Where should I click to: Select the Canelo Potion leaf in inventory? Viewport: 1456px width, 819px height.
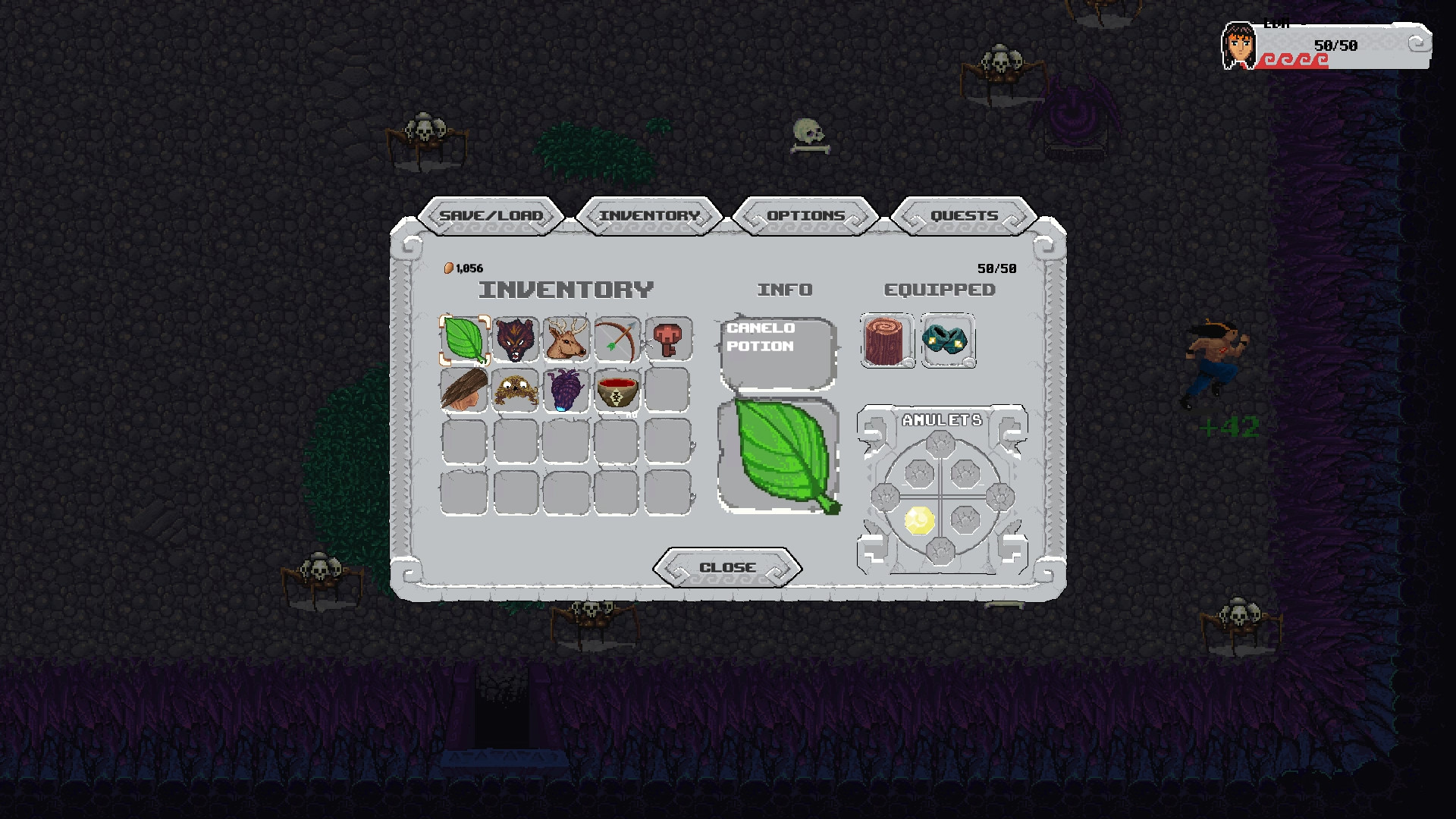pyautogui.click(x=465, y=340)
